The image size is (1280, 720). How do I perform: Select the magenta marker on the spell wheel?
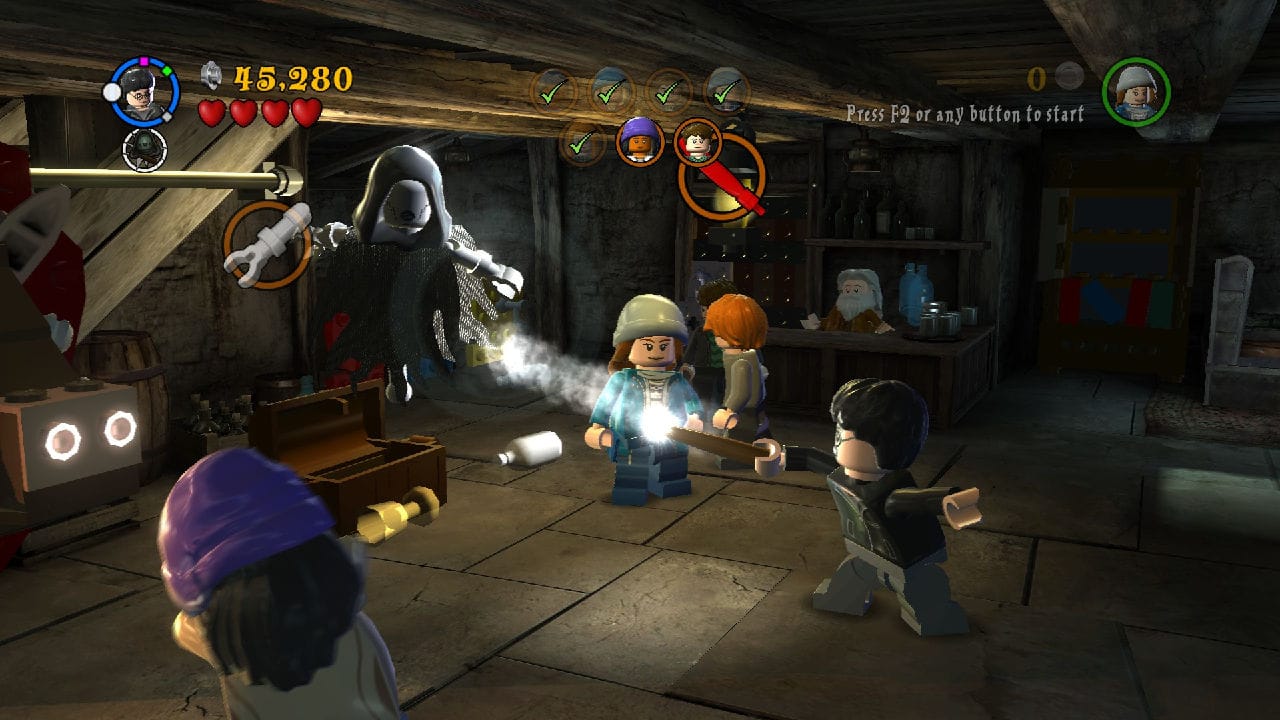pos(143,61)
